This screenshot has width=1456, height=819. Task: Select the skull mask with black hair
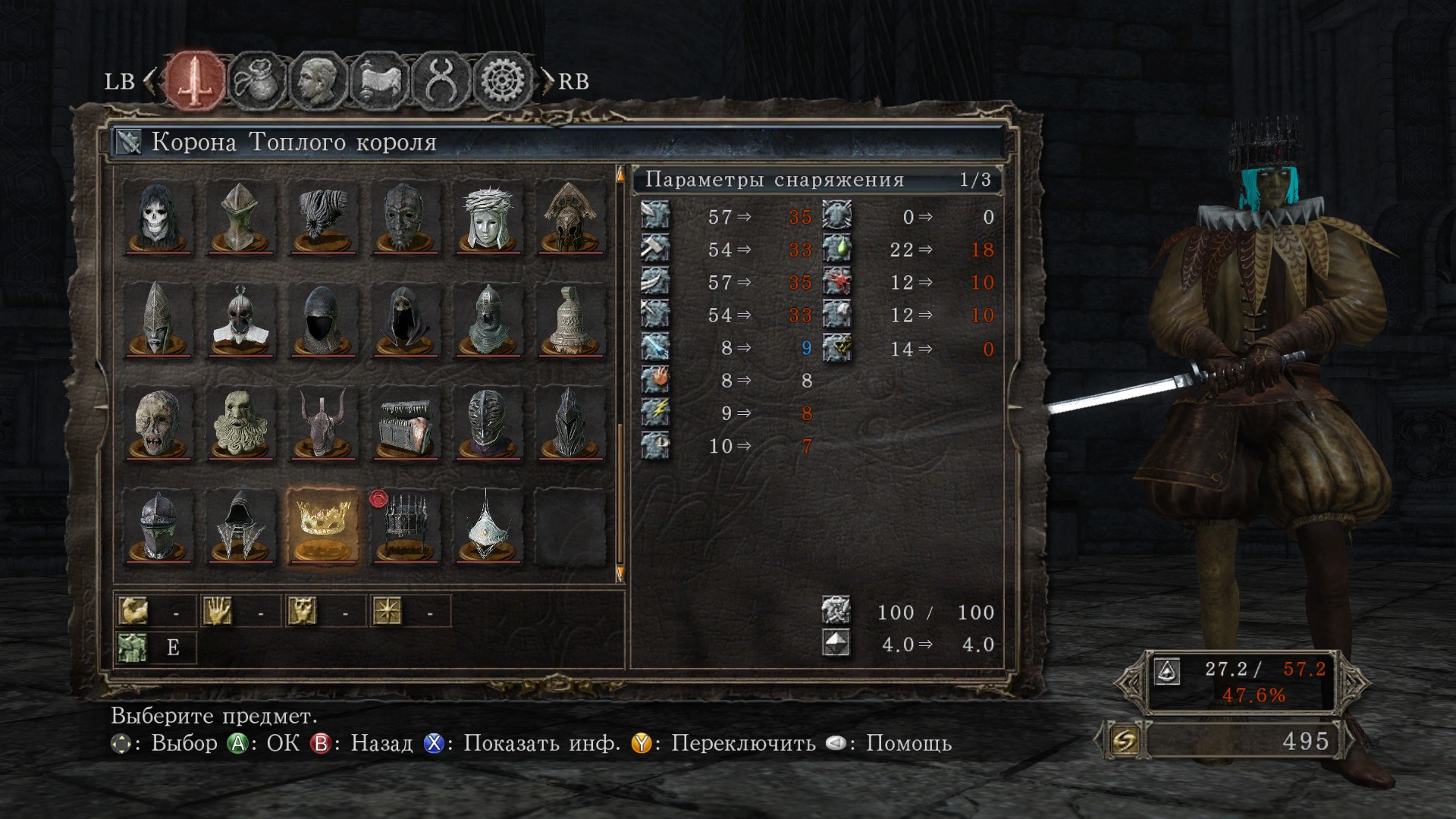[x=158, y=217]
